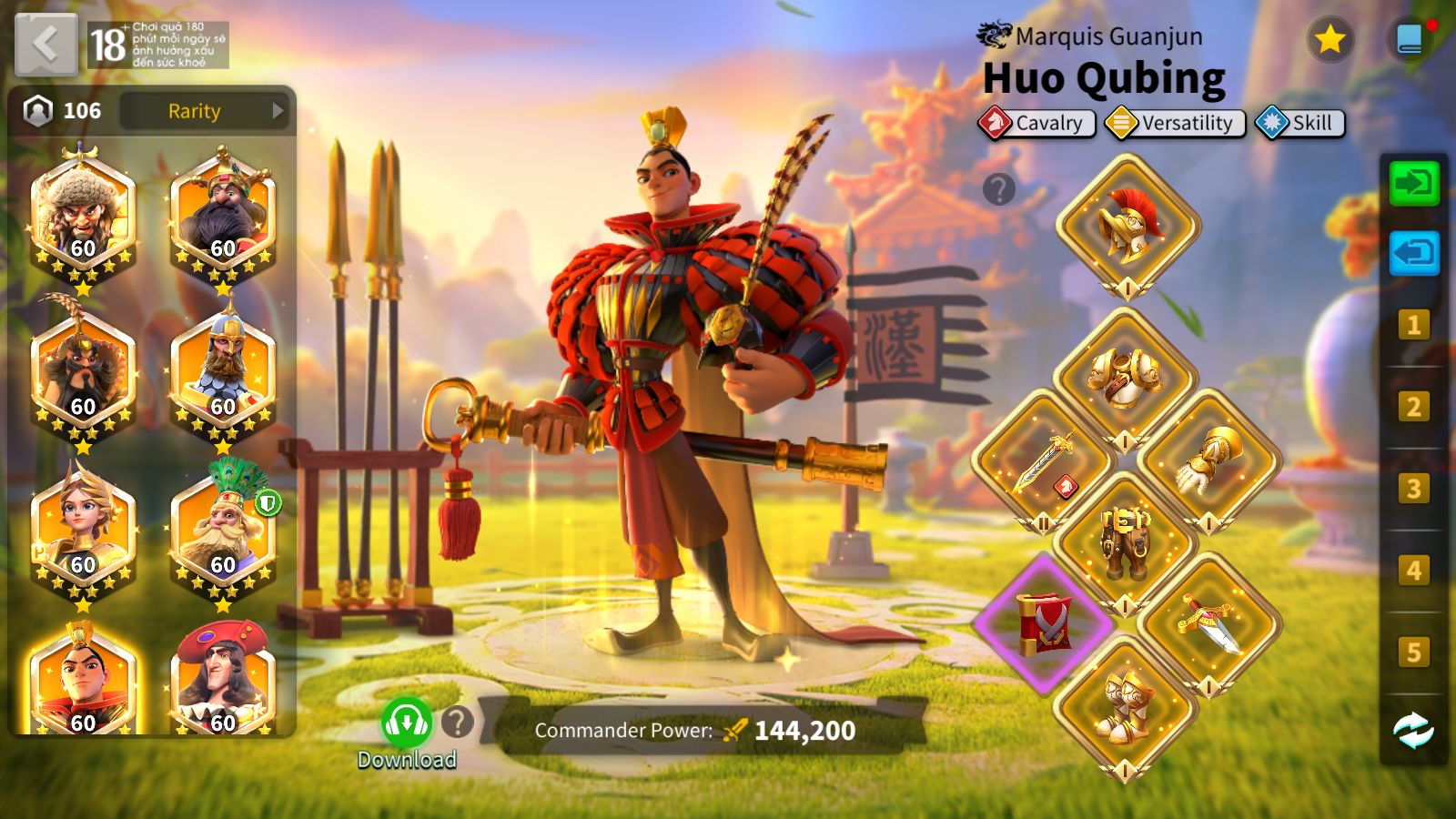Open the red banner accessory slot
The width and height of the screenshot is (1456, 819).
pyautogui.click(x=1044, y=623)
